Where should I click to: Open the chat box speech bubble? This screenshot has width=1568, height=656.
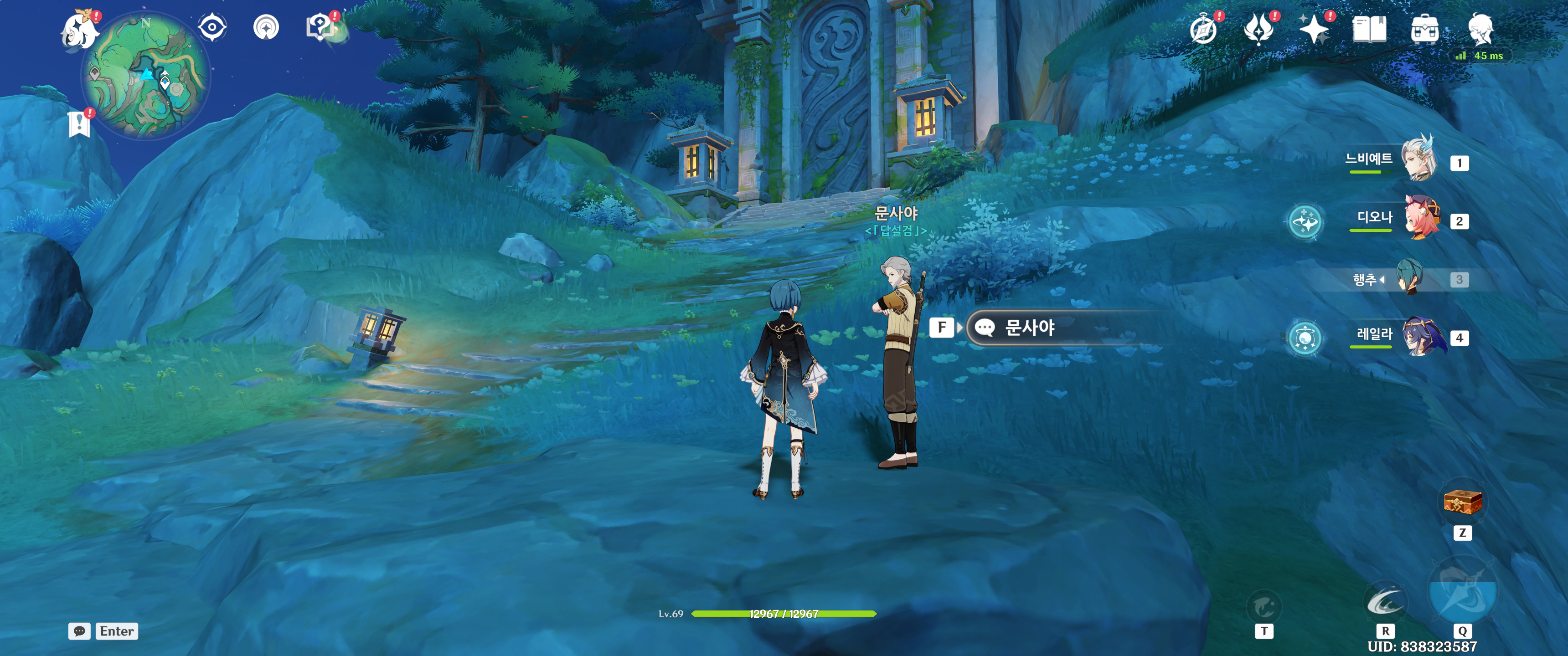tap(79, 631)
